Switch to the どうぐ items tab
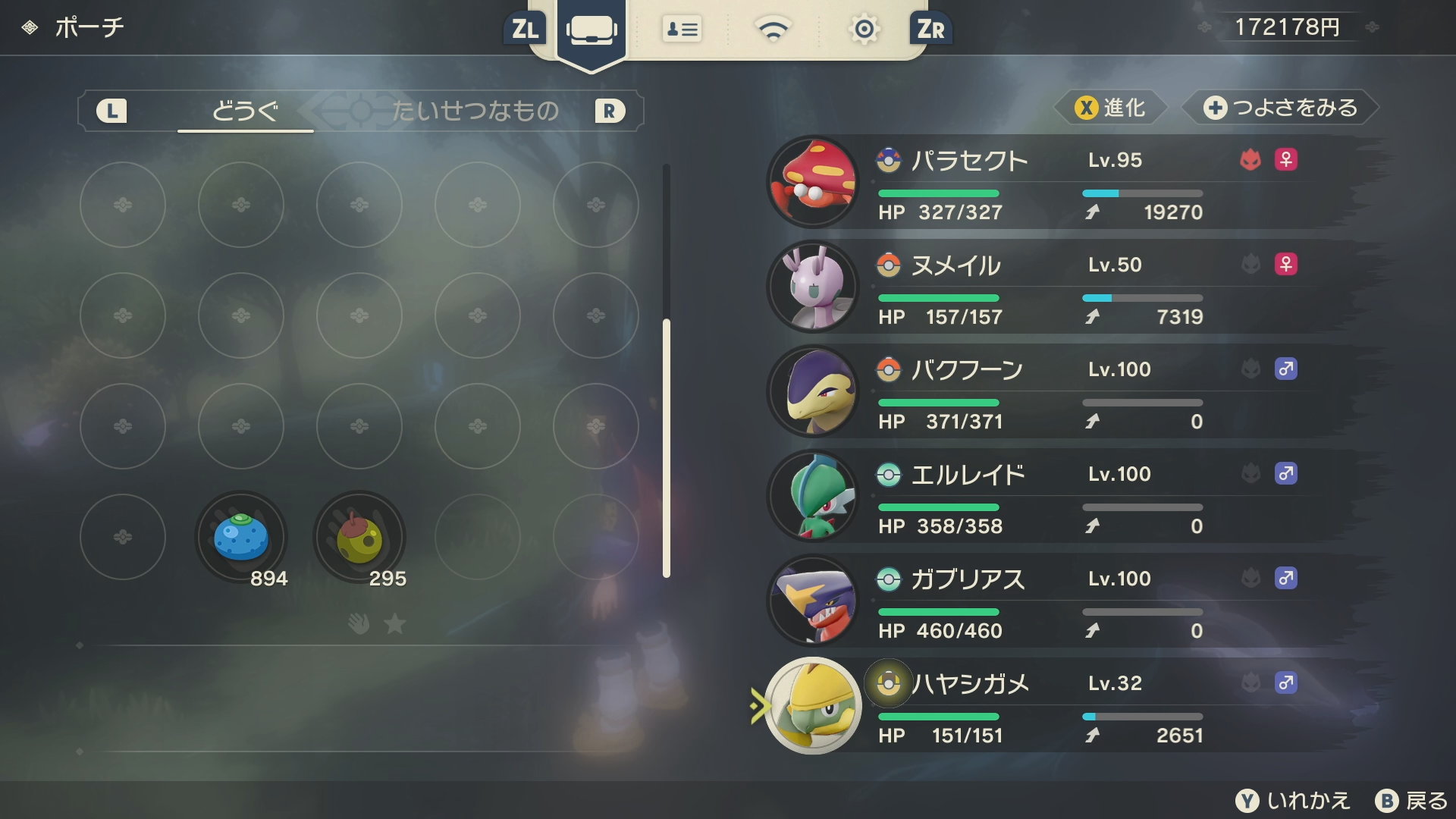The height and width of the screenshot is (819, 1456). (245, 111)
